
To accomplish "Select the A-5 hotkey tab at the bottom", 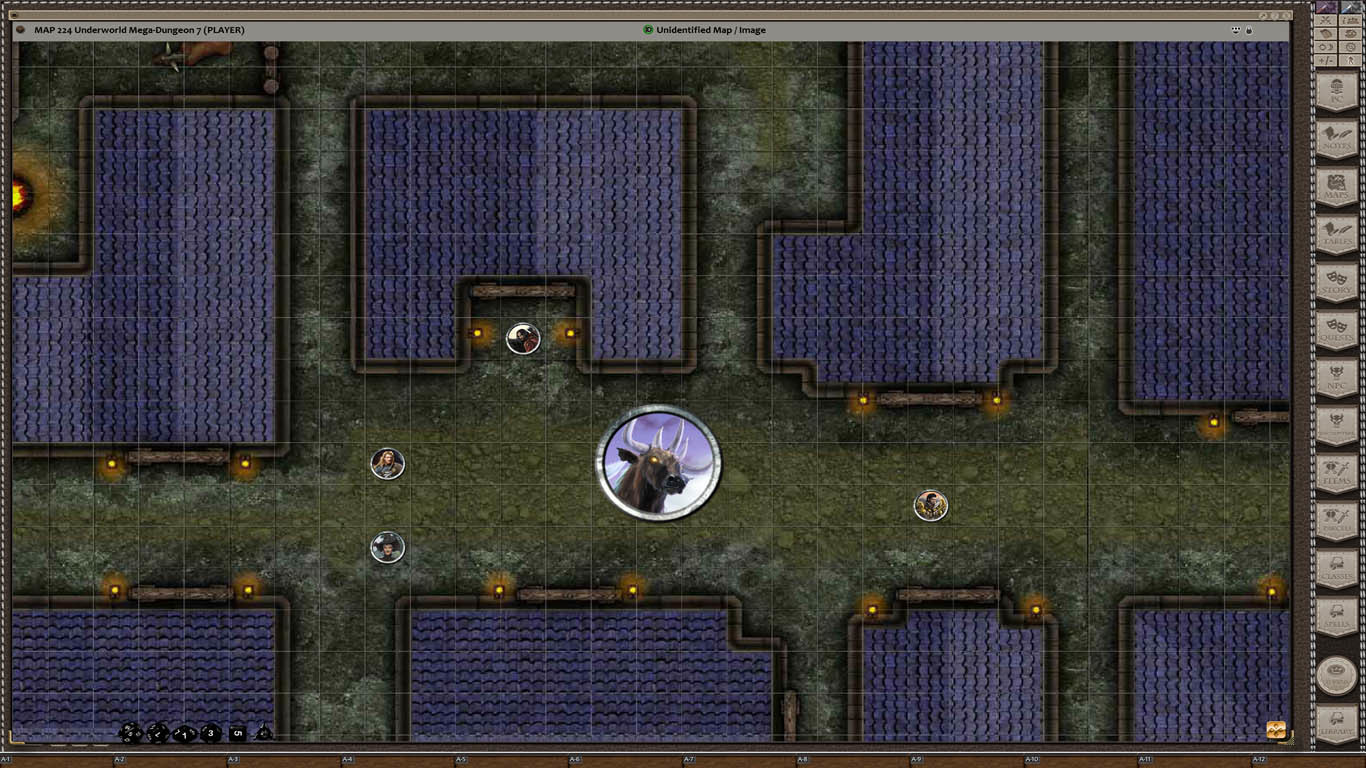I will click(460, 759).
